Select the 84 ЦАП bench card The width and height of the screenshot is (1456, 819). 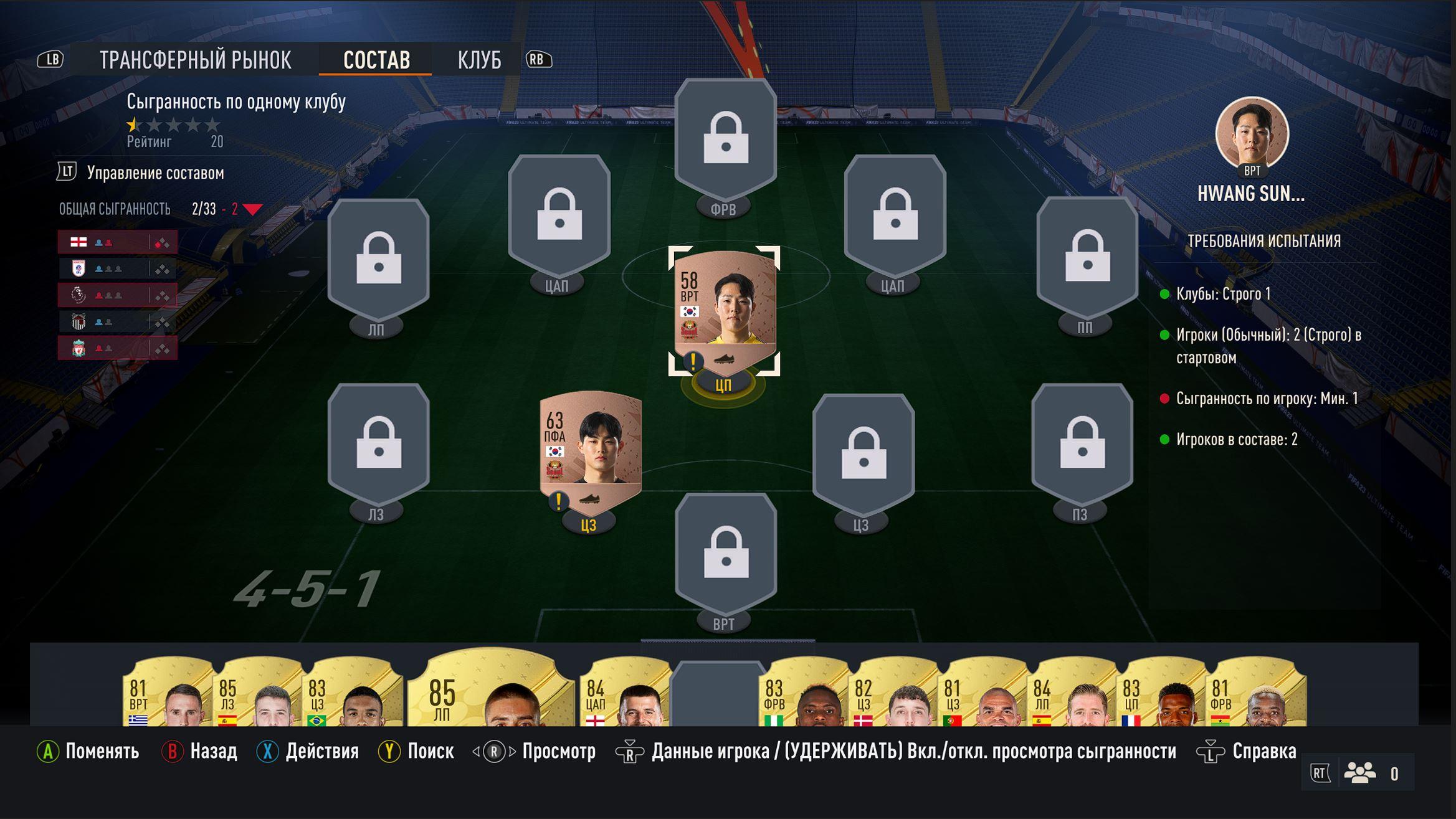click(x=623, y=694)
